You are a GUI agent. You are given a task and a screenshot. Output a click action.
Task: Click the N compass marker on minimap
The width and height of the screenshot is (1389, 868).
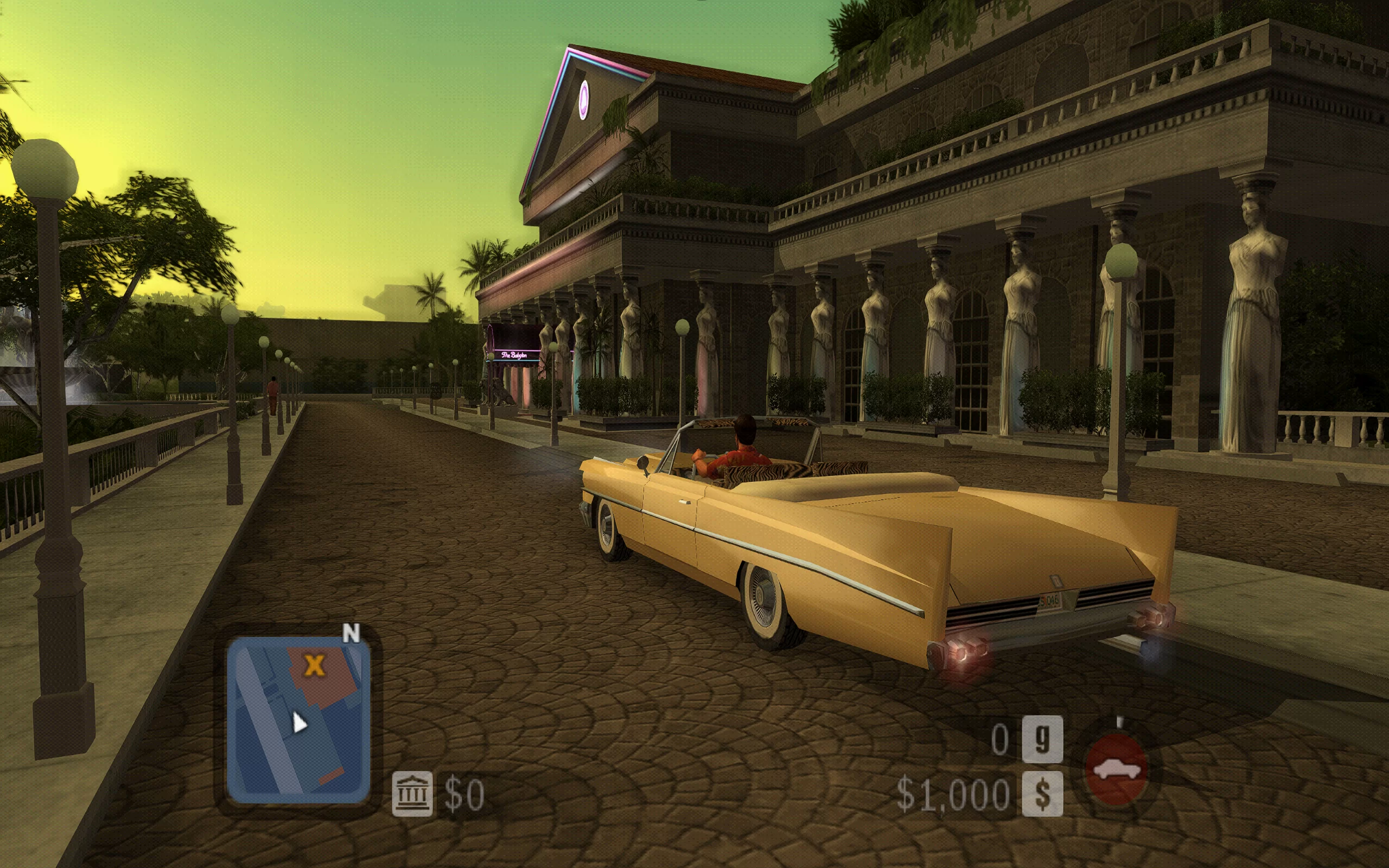pos(351,633)
